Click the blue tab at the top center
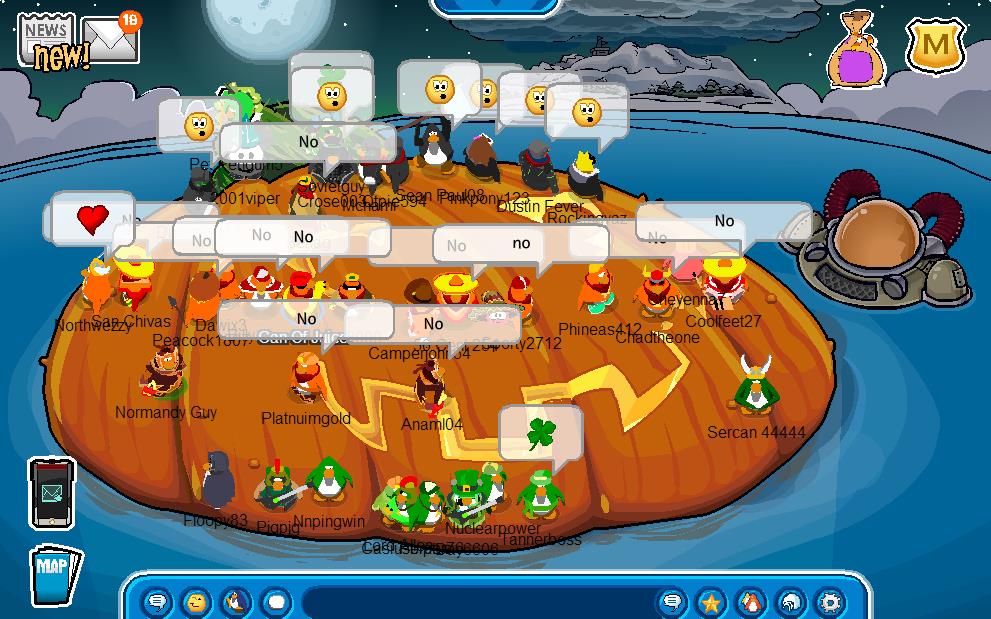This screenshot has width=991, height=619. pos(495,5)
